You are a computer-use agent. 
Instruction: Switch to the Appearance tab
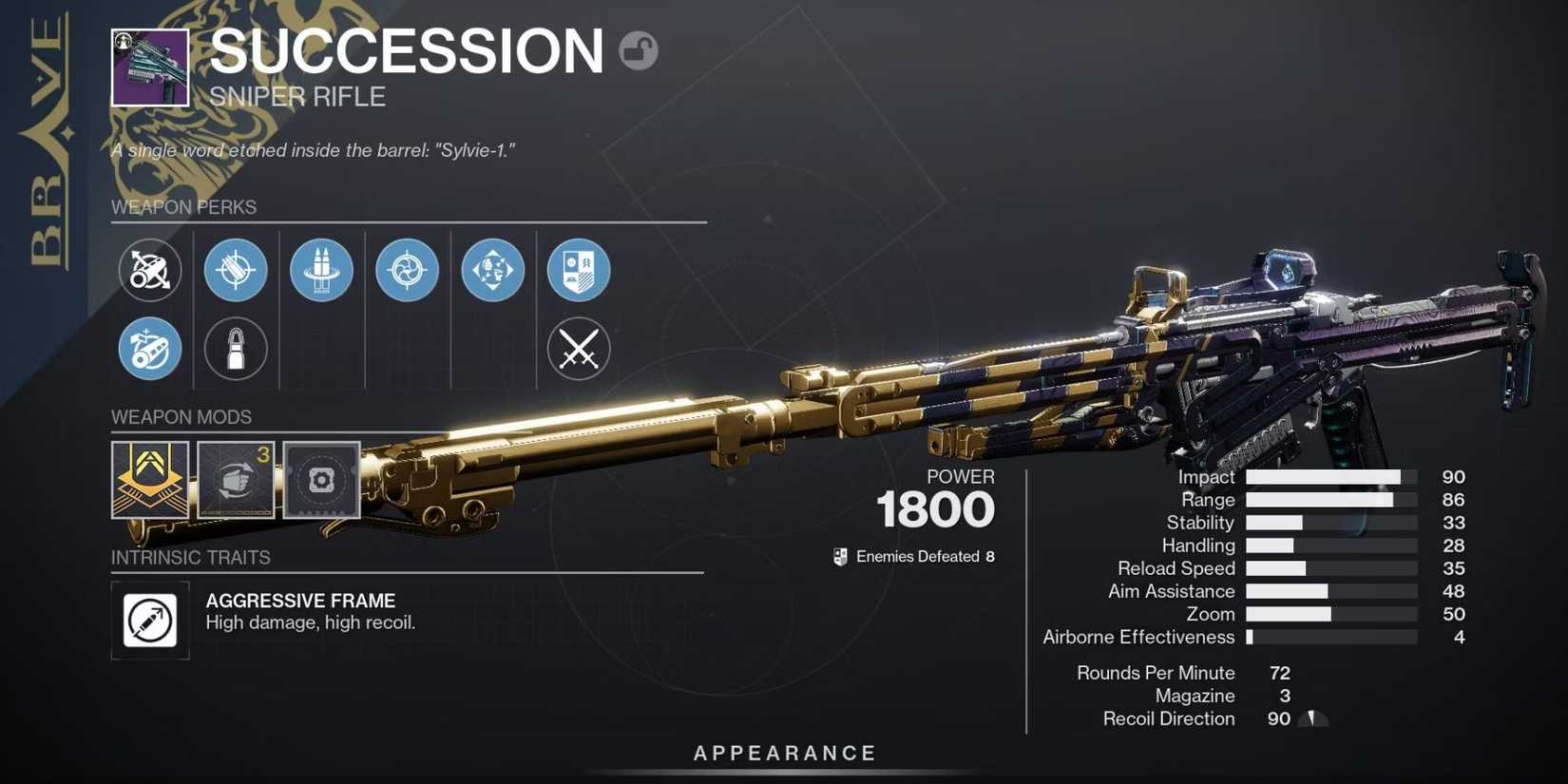[x=784, y=753]
